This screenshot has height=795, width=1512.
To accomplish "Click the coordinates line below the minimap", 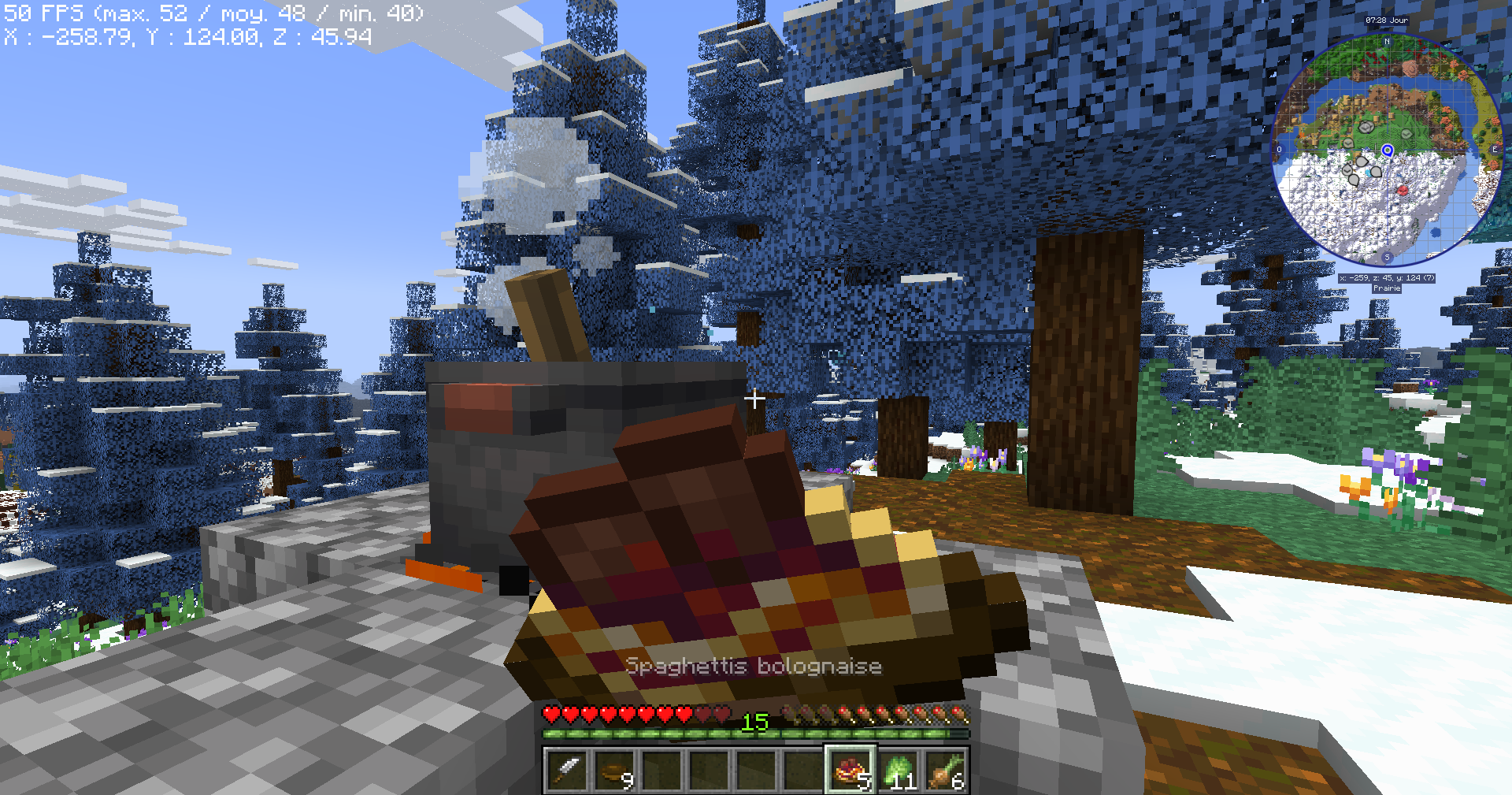I will click(x=1387, y=277).
